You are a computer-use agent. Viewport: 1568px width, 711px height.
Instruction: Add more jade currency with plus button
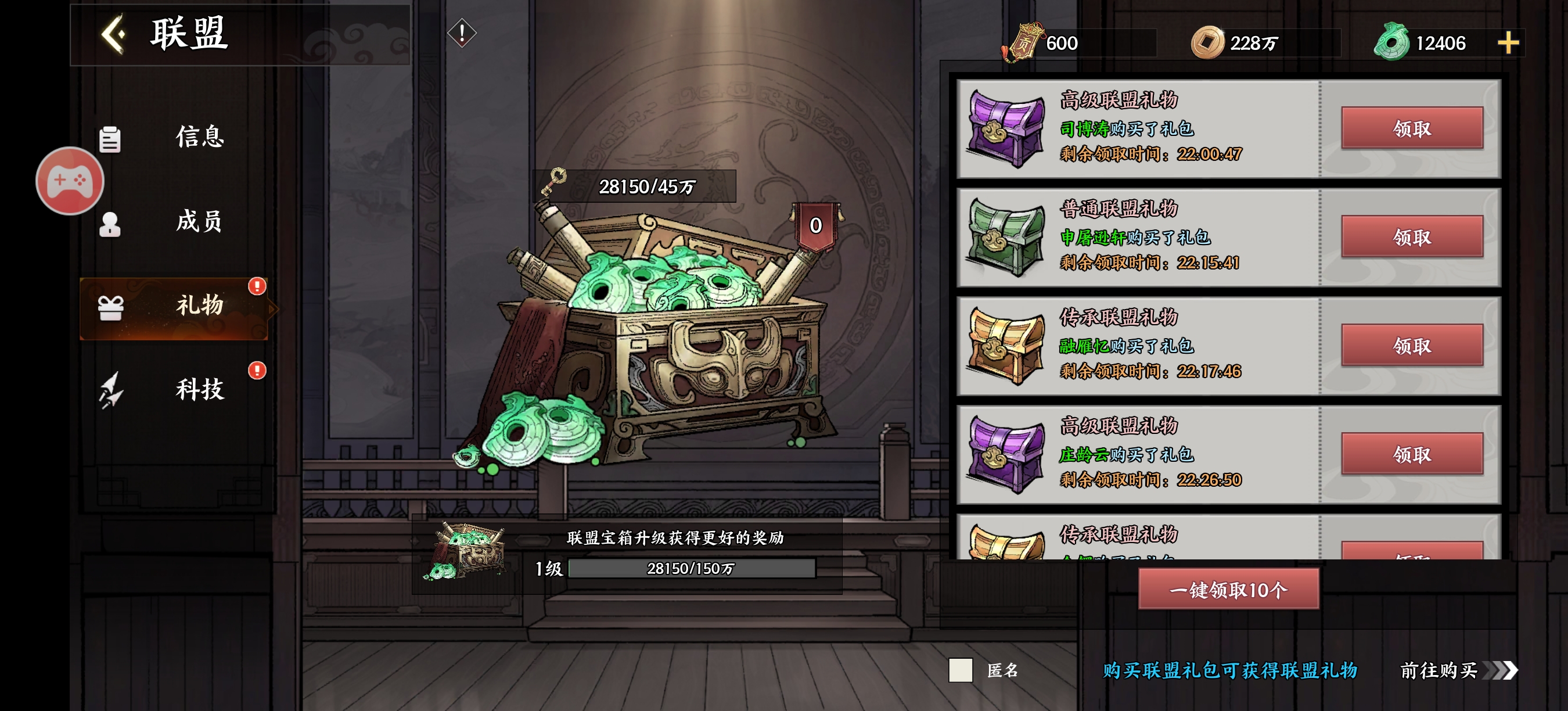tap(1508, 43)
